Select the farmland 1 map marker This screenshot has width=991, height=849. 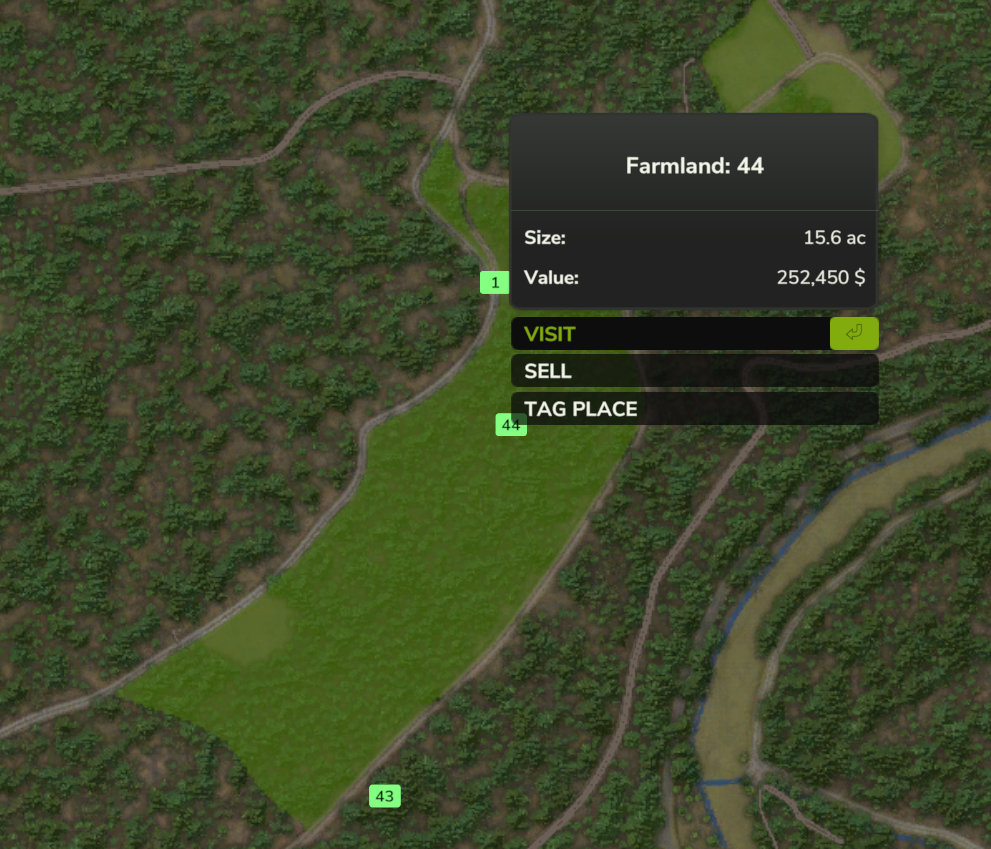[x=495, y=283]
